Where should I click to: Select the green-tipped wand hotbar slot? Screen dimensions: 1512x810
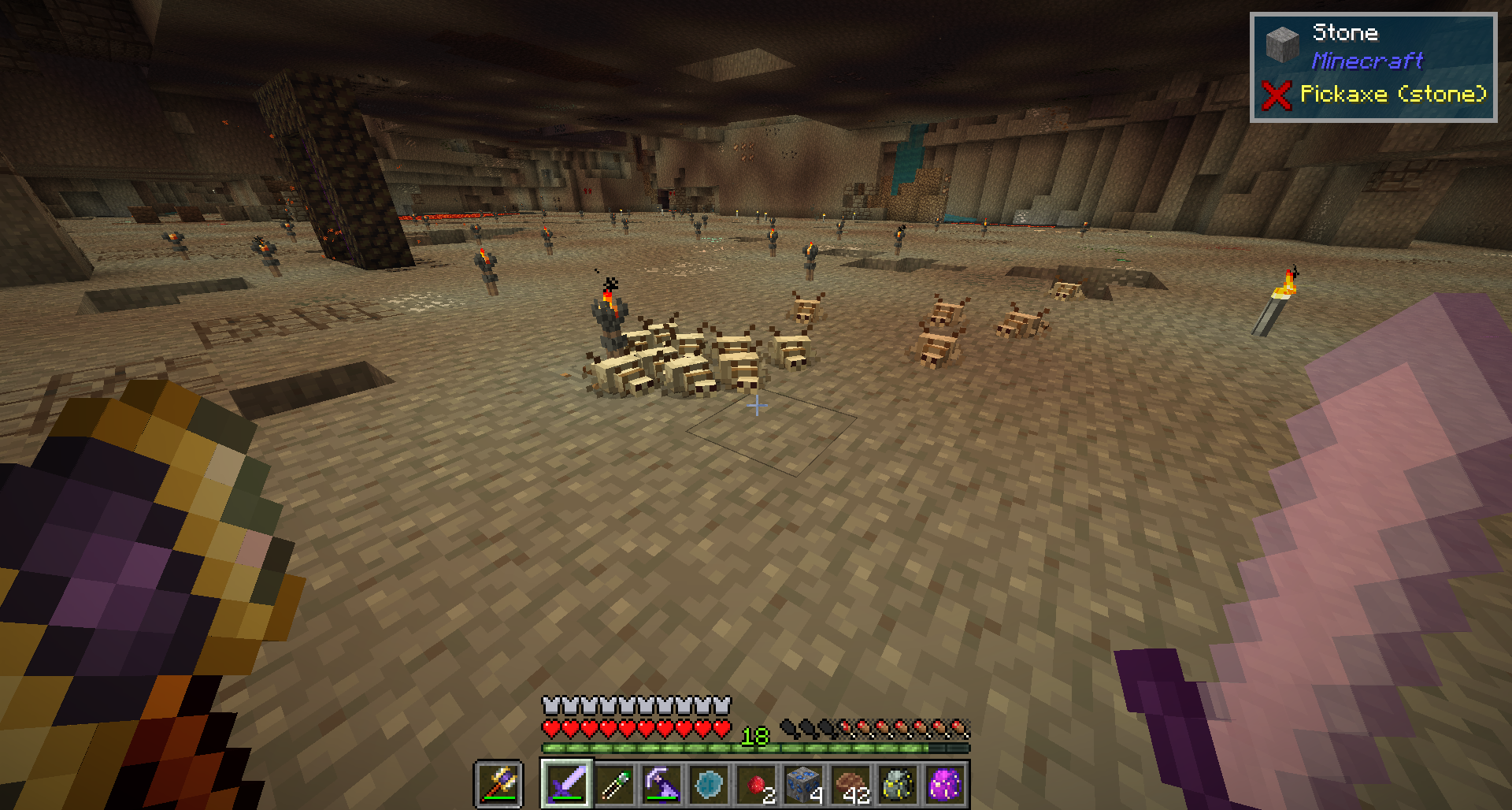click(x=614, y=784)
